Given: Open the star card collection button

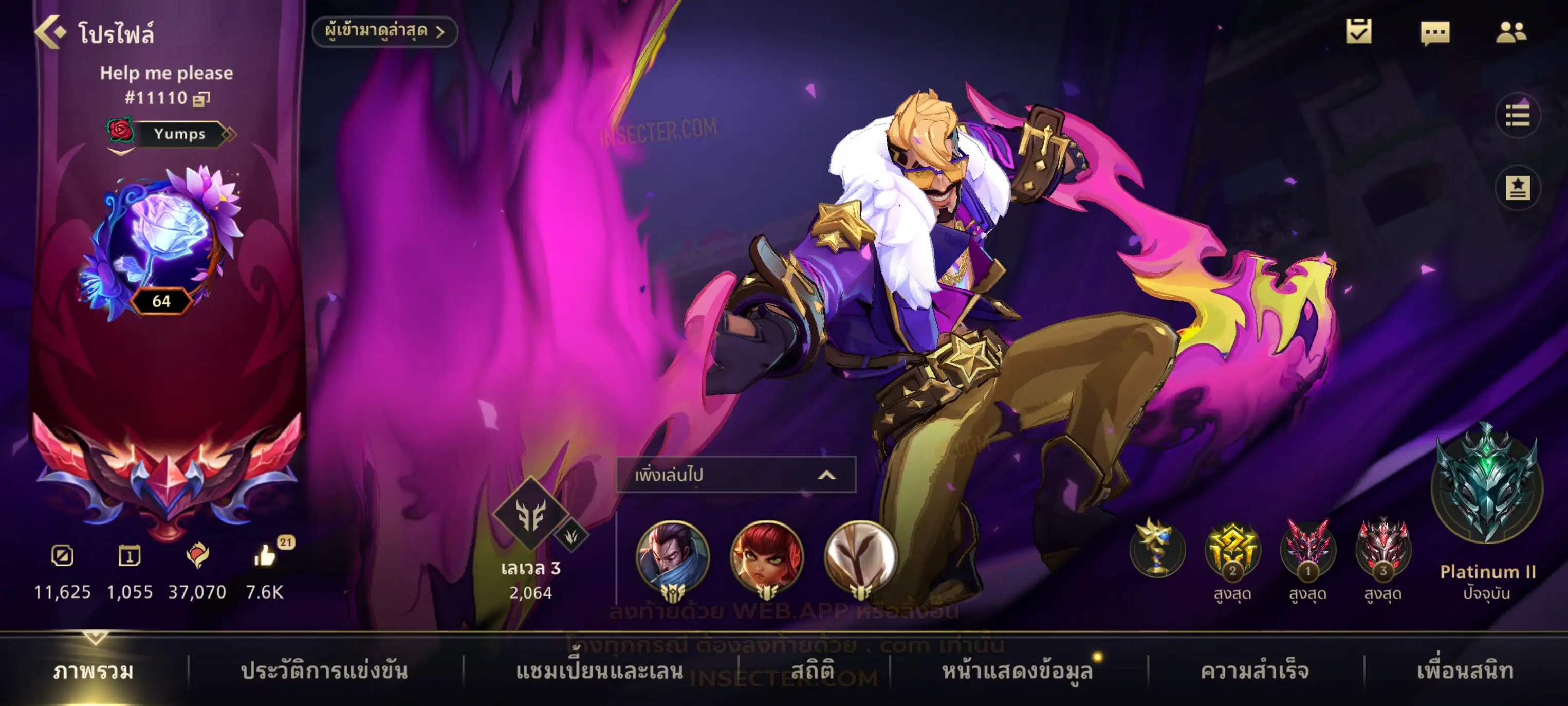Looking at the screenshot, I should pos(1517,188).
